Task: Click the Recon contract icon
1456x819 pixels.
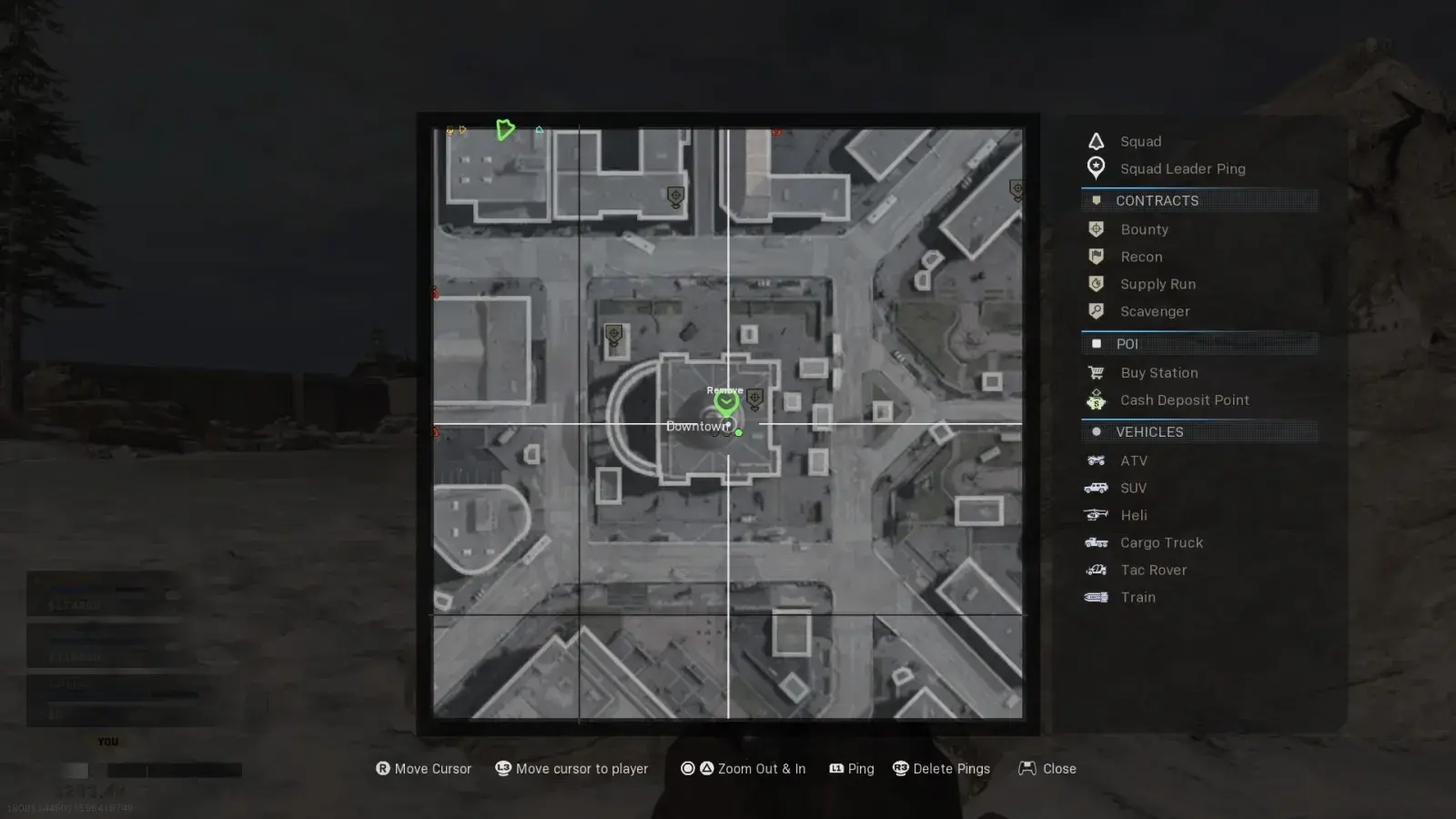Action: pos(1096,256)
